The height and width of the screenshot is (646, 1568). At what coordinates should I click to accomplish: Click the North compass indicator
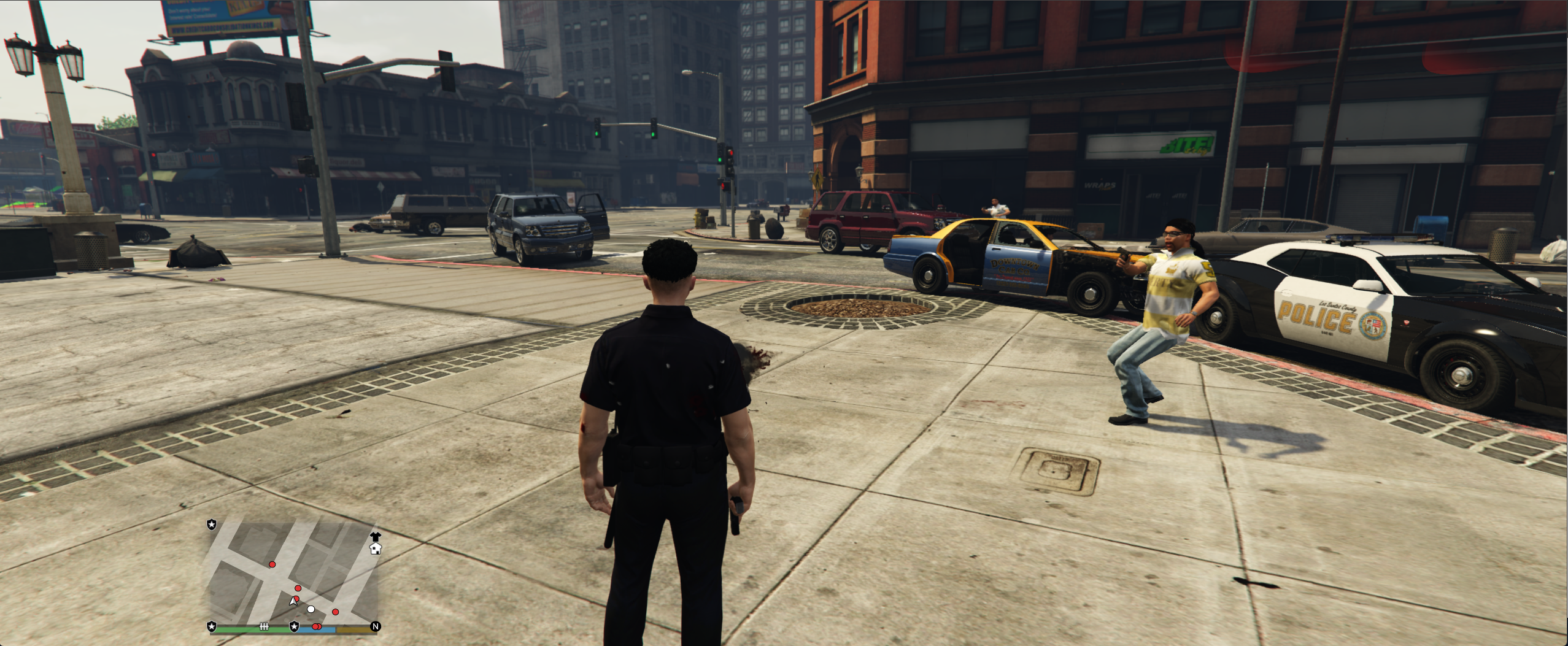pyautogui.click(x=376, y=626)
